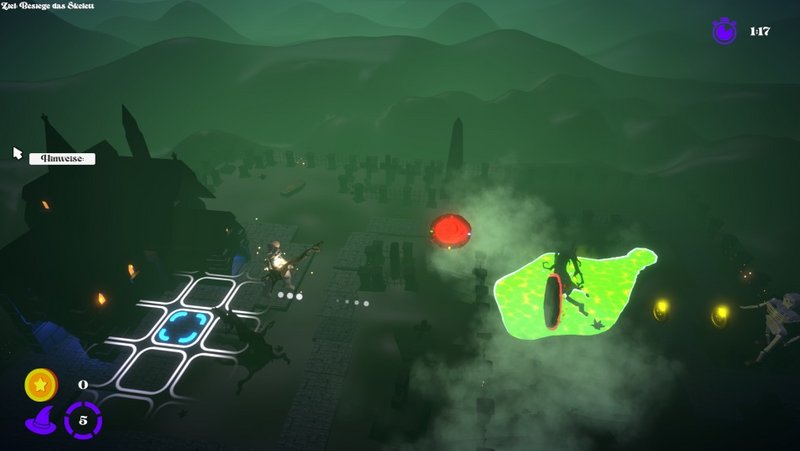Viewport: 800px width, 451px height.
Task: Select the purple witch hat icon
Action: click(x=39, y=420)
